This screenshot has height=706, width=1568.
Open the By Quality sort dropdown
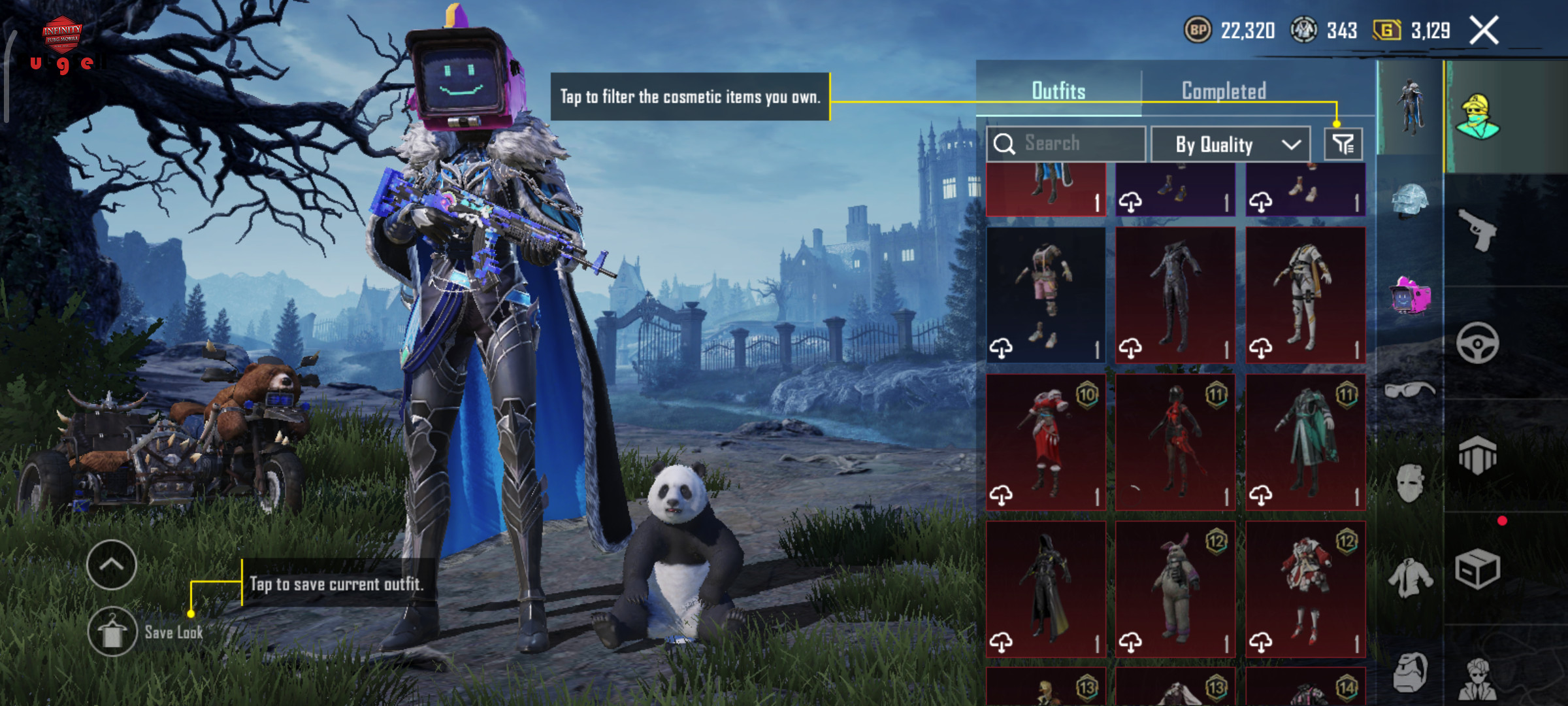coord(1230,144)
